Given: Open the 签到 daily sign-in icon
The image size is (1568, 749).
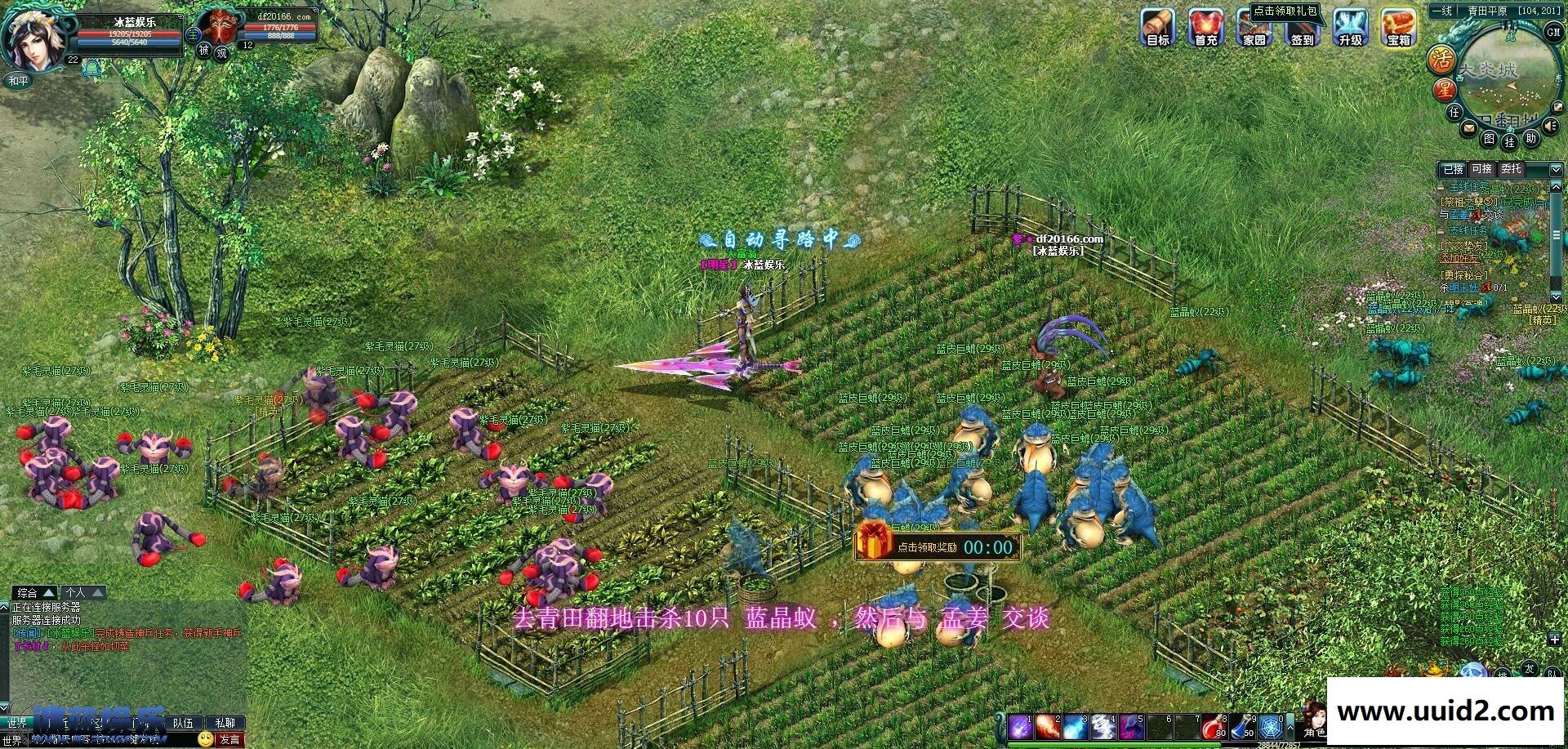Looking at the screenshot, I should (1304, 29).
